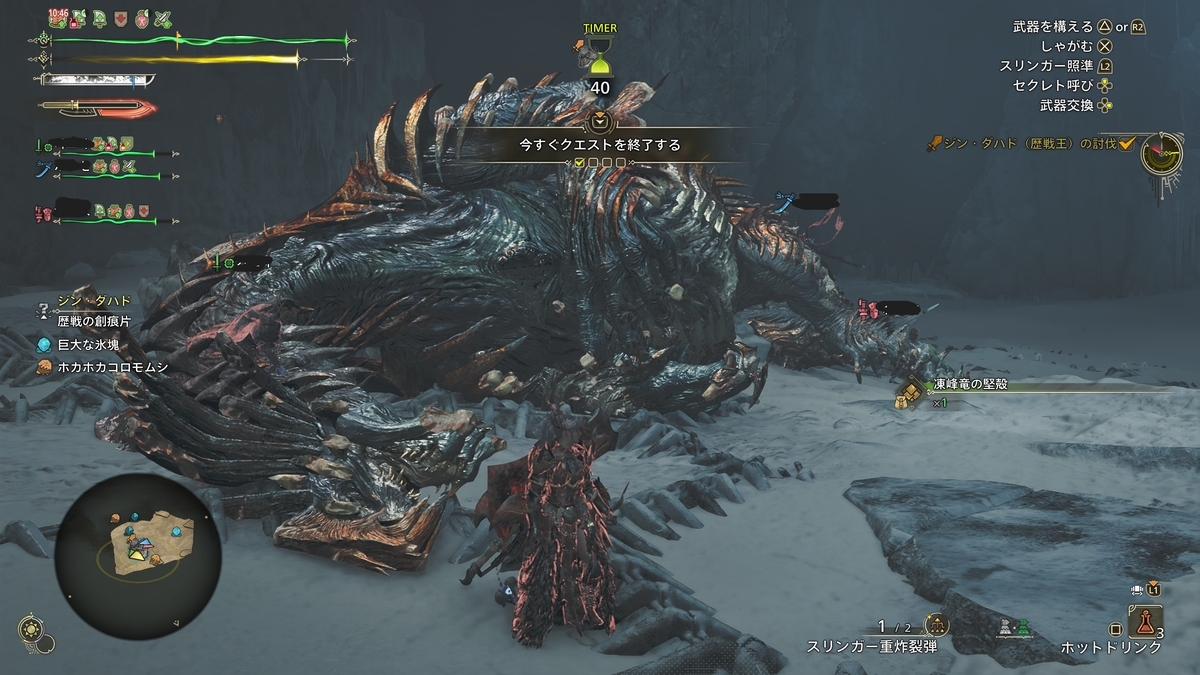Viewport: 1200px width, 675px height.
Task: Click the round compass icon beside quest objective
Action: coord(1163,153)
